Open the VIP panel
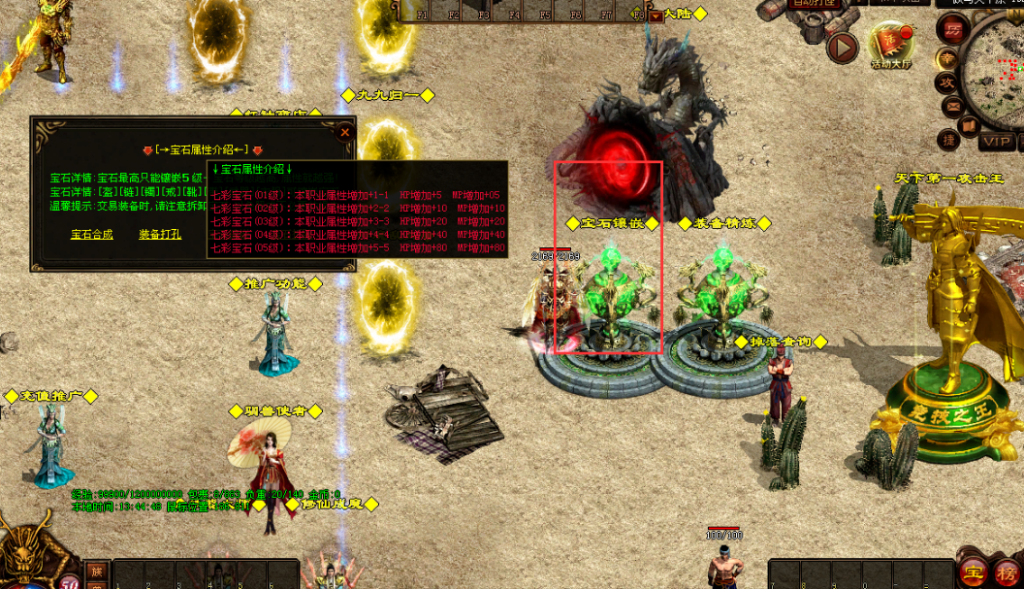 pos(996,141)
